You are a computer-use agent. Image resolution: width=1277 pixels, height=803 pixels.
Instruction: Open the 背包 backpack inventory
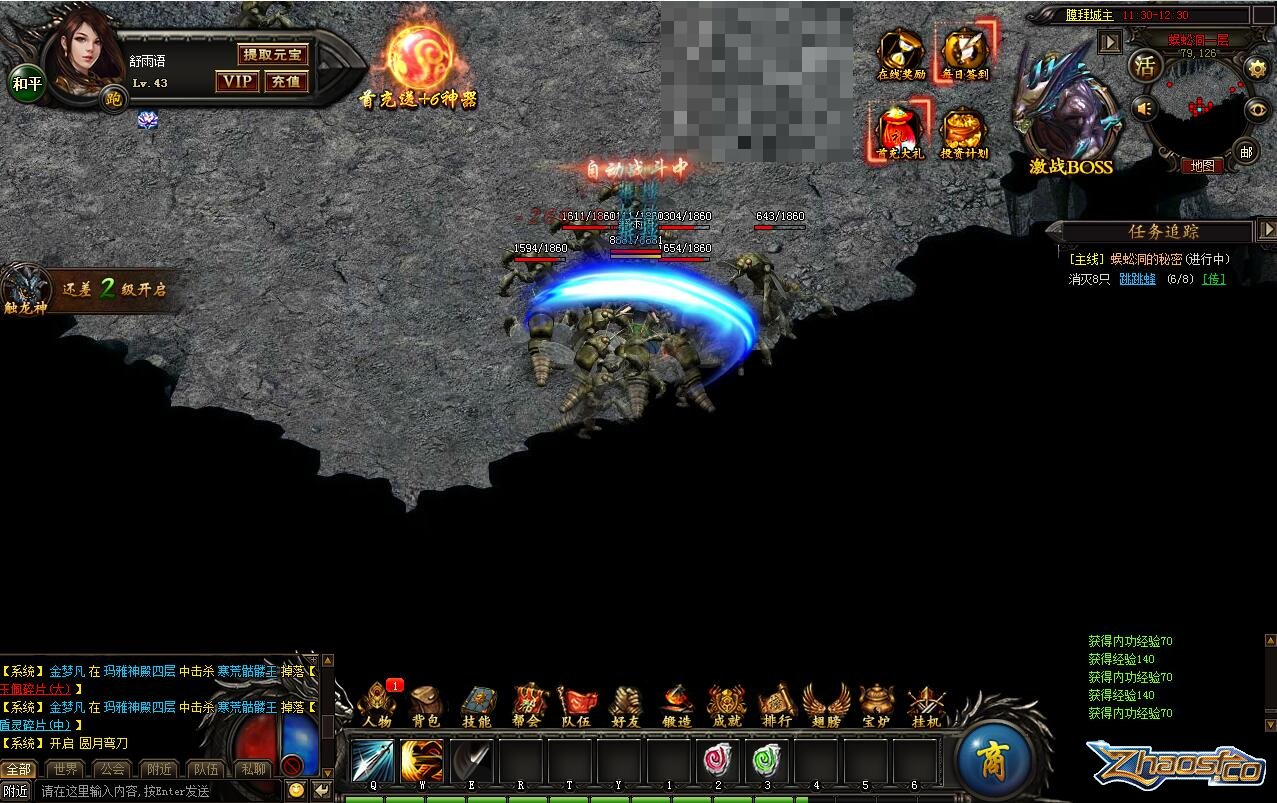click(x=427, y=704)
